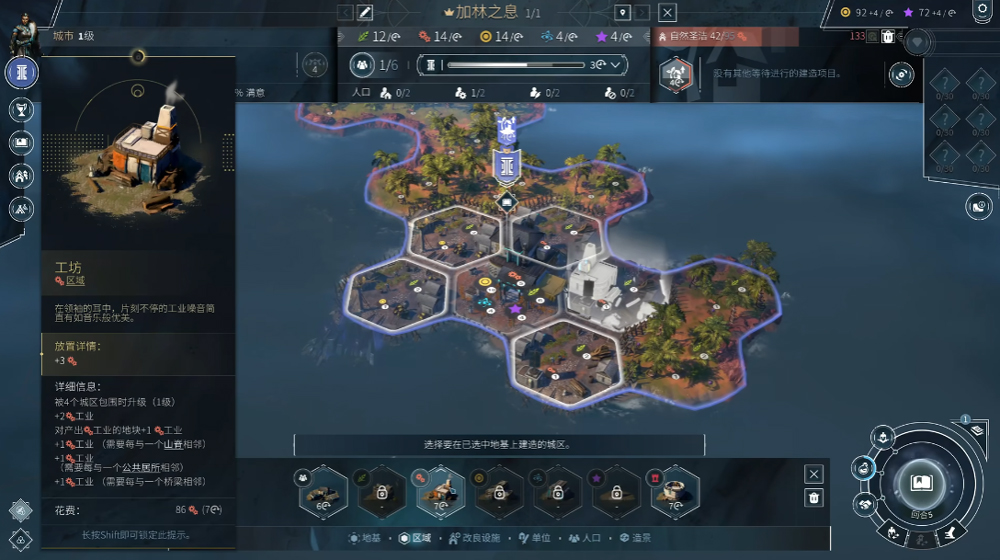Viewport: 1000px width, 560px height.
Task: Close the district build bar
Action: pyautogui.click(x=814, y=474)
